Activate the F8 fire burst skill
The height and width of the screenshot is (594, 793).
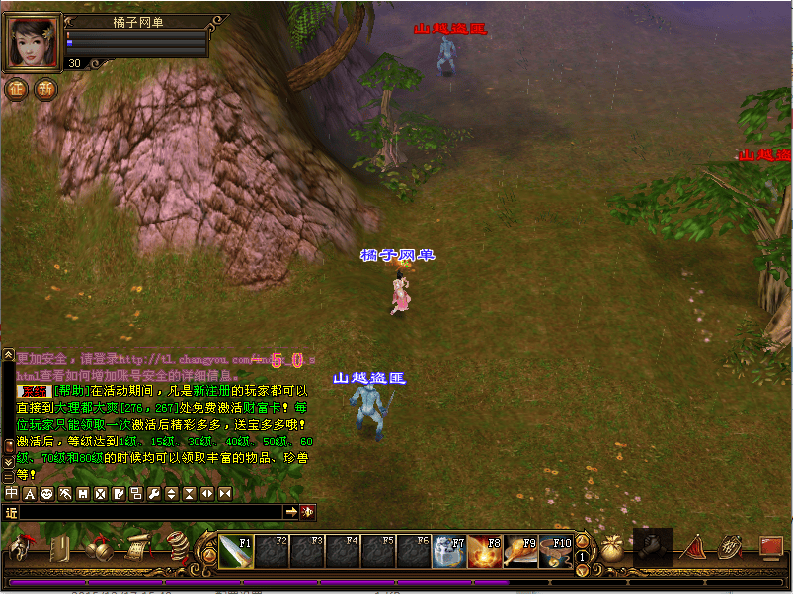point(485,552)
